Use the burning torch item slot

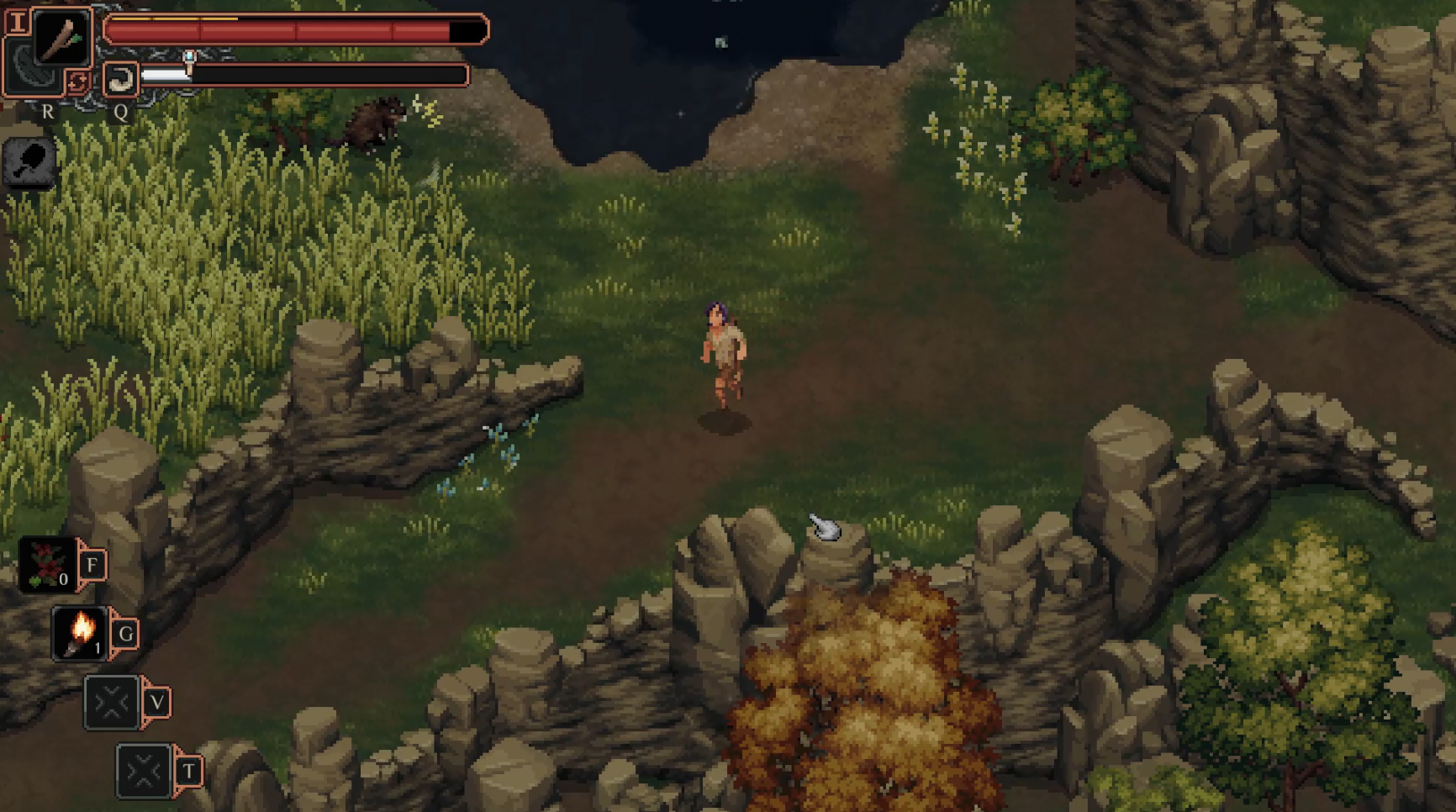pyautogui.click(x=81, y=633)
